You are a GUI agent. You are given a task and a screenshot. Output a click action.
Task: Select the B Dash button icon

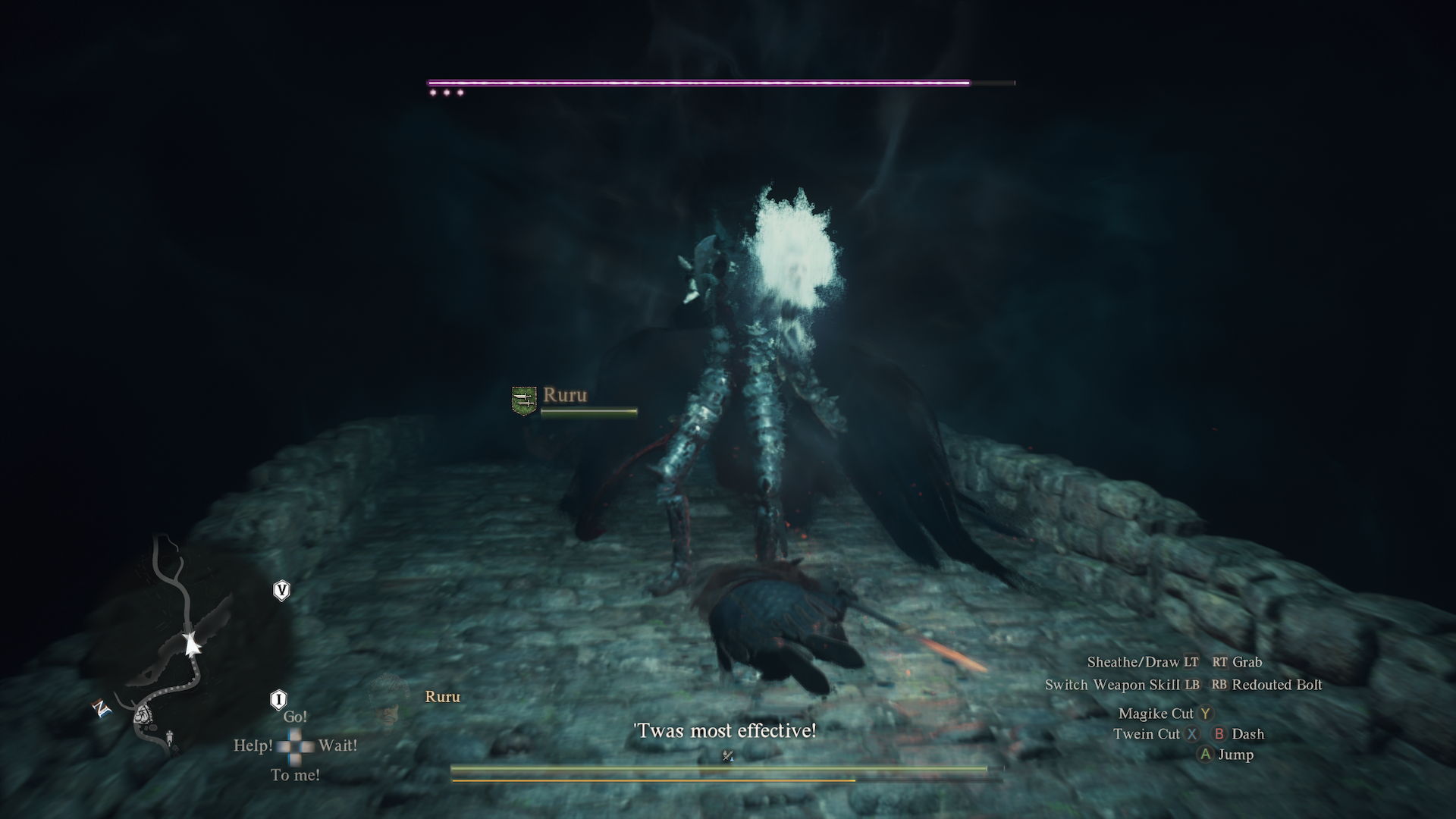point(1219,734)
